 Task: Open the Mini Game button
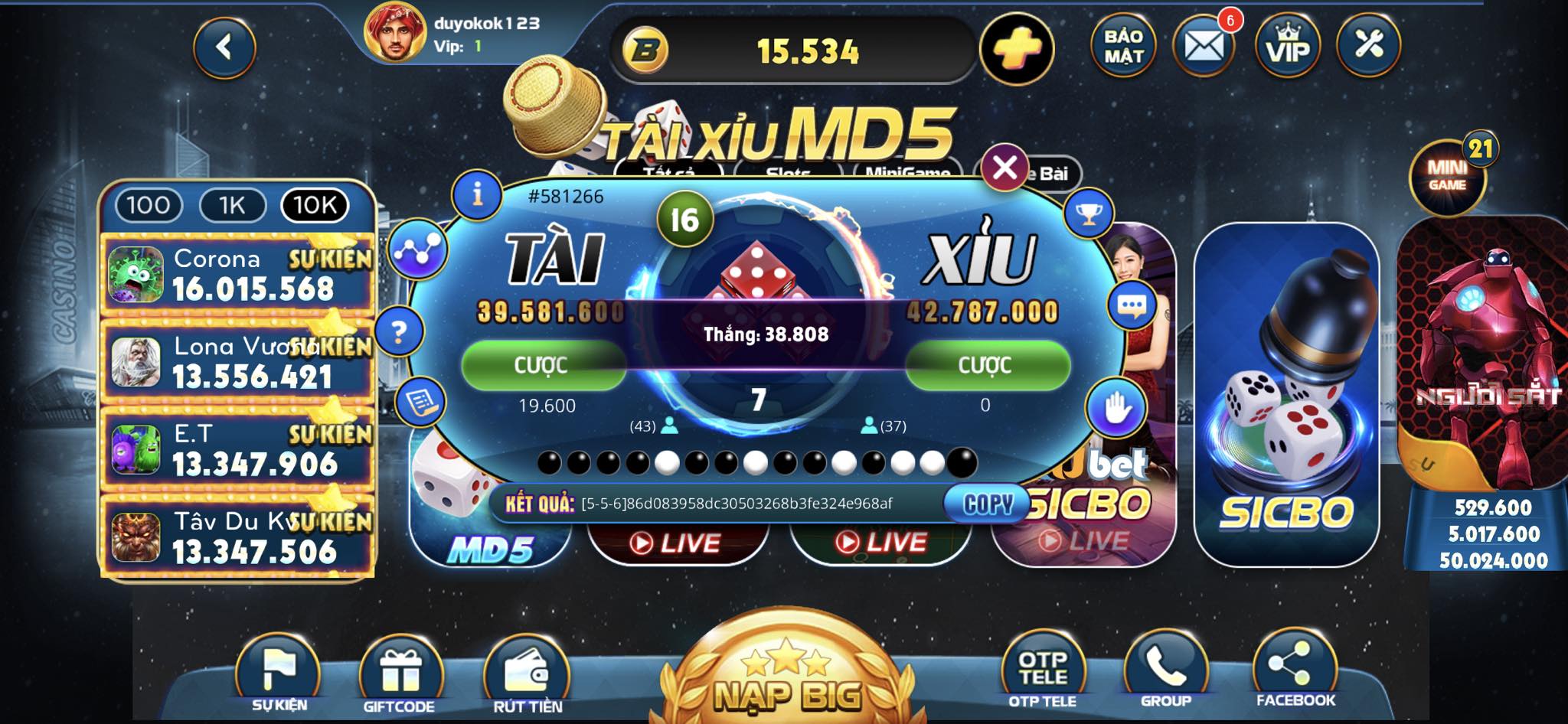(x=1447, y=178)
